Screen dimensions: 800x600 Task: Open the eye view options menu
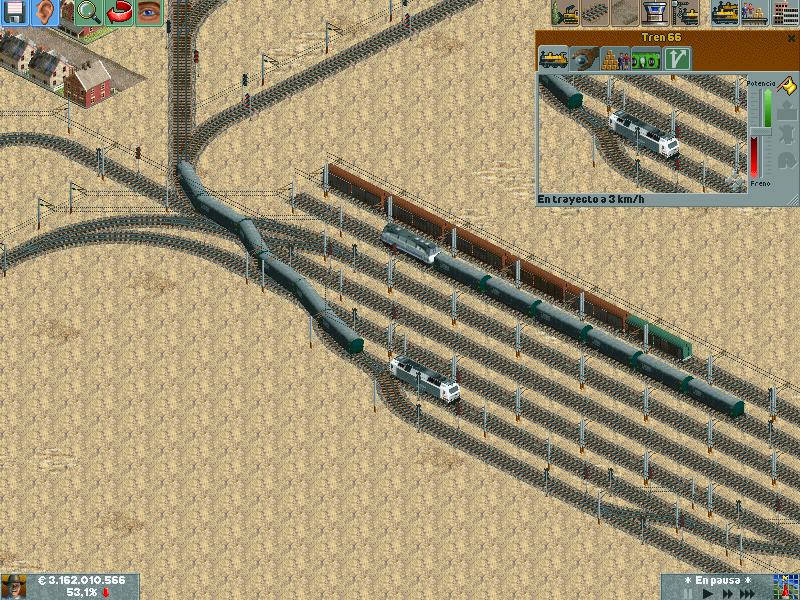click(x=149, y=13)
